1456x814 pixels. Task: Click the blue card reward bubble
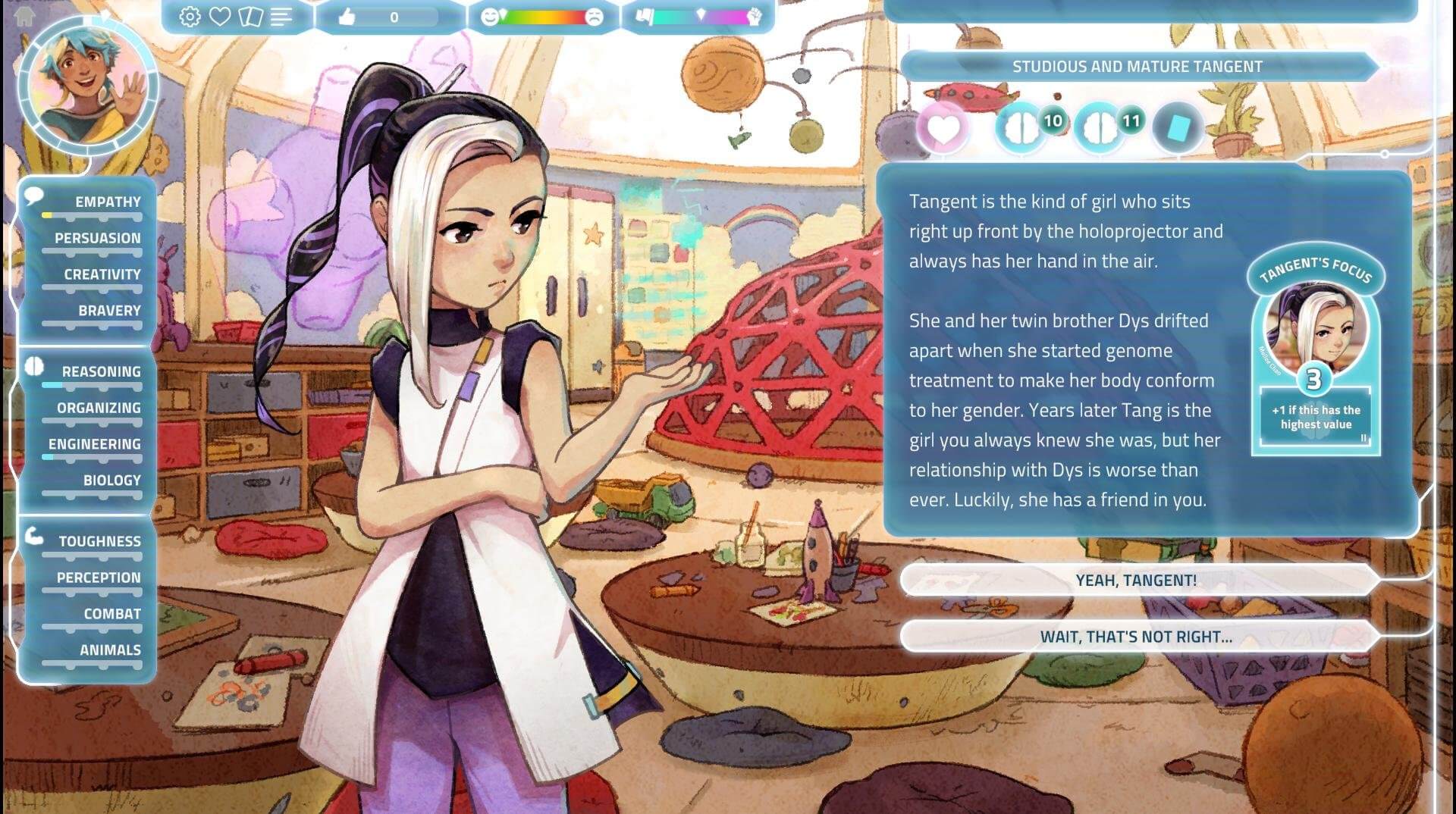pos(1178,128)
